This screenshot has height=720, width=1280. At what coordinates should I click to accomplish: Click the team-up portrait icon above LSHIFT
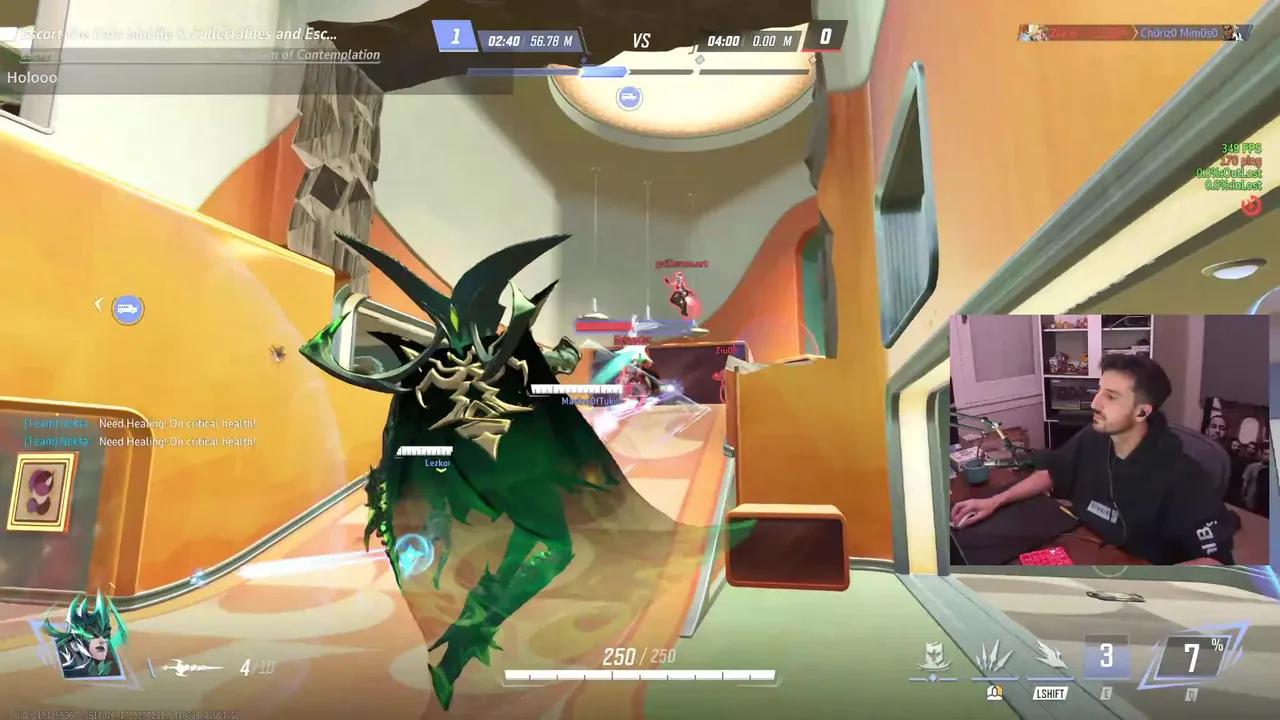(x=993, y=692)
